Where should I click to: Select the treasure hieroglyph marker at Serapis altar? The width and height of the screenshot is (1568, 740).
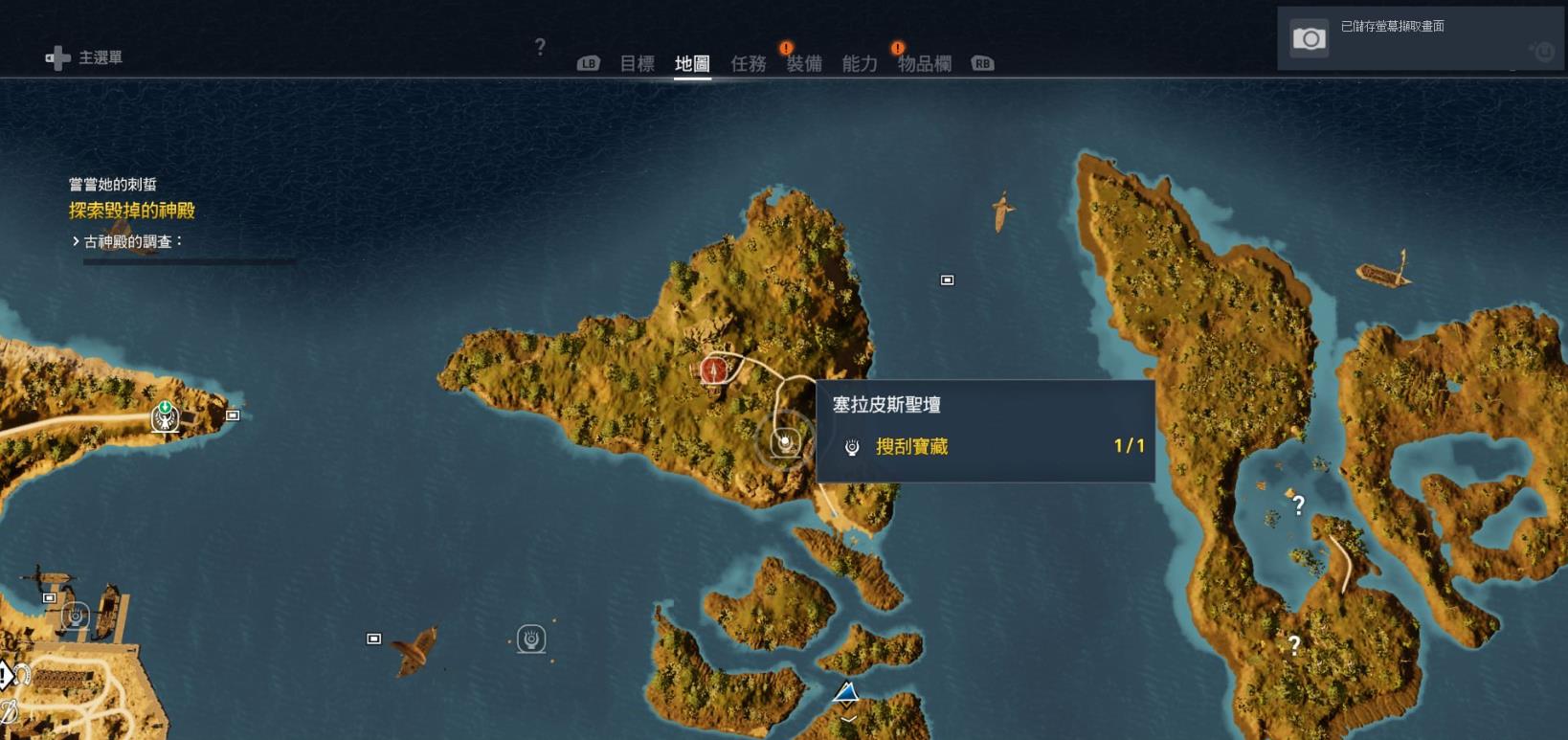click(784, 442)
